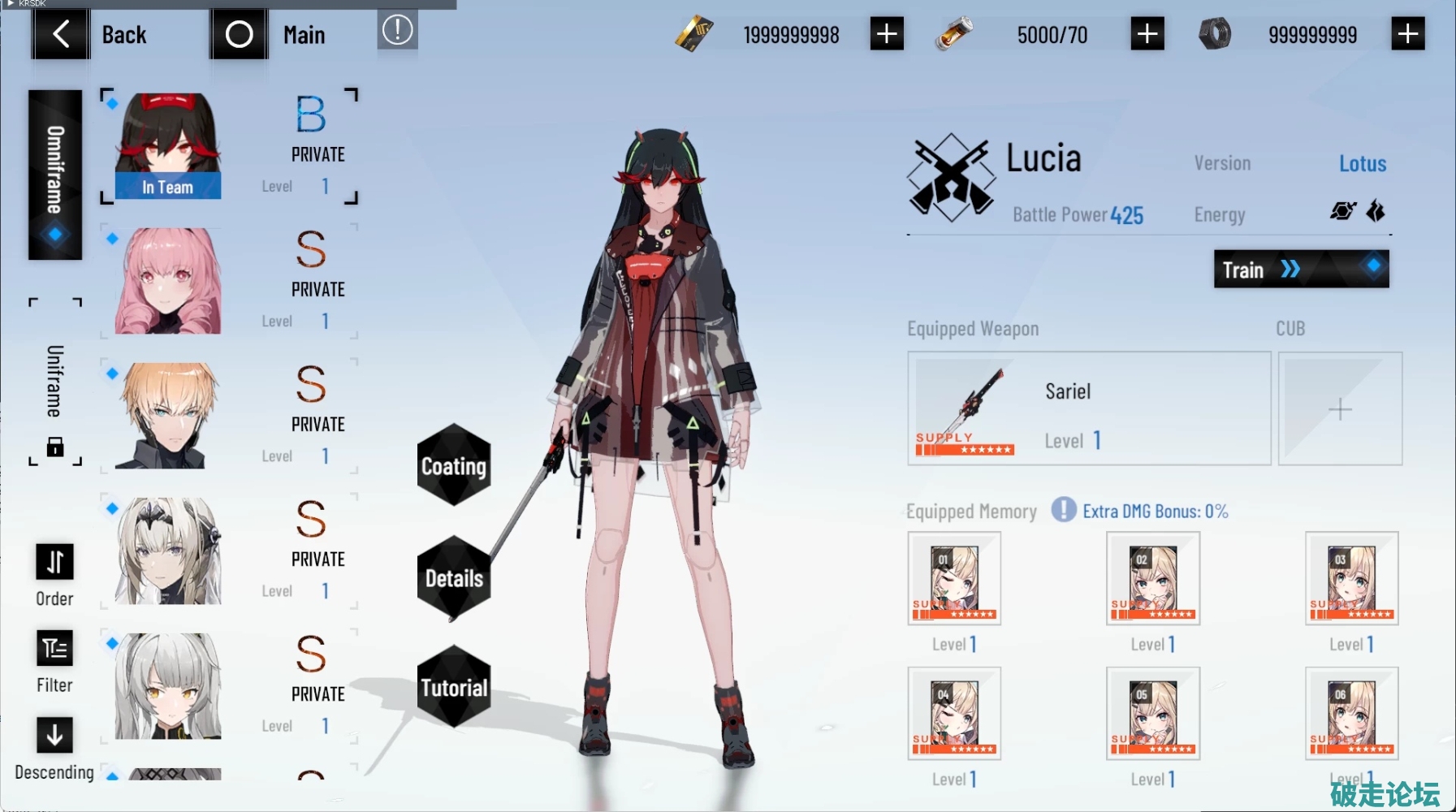Switch to the Omniframe tab
Image resolution: width=1456 pixels, height=812 pixels.
[x=55, y=175]
